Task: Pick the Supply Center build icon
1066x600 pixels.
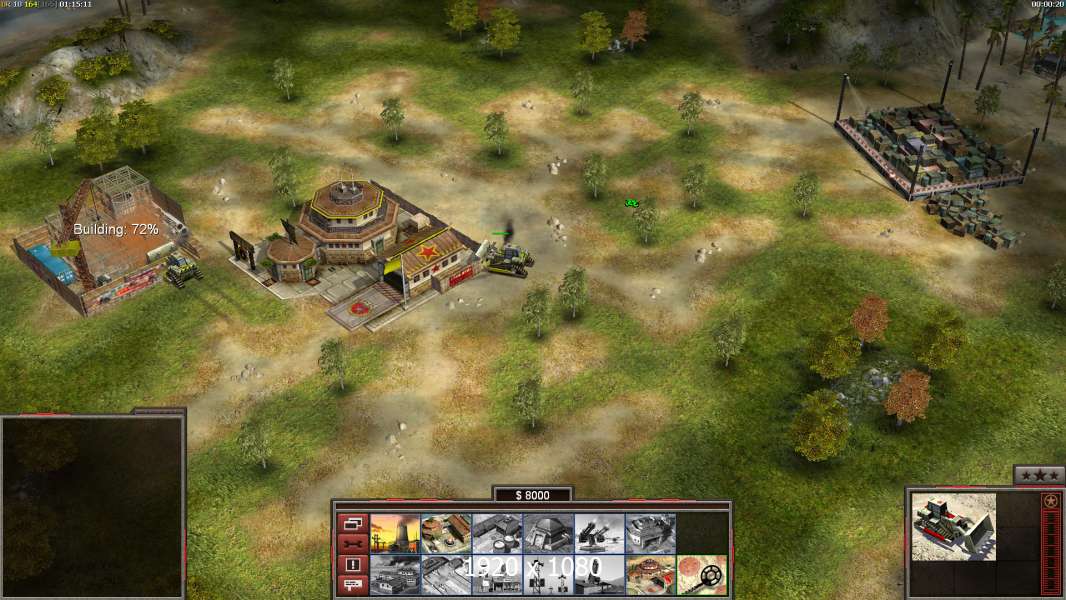Action: pyautogui.click(x=497, y=534)
